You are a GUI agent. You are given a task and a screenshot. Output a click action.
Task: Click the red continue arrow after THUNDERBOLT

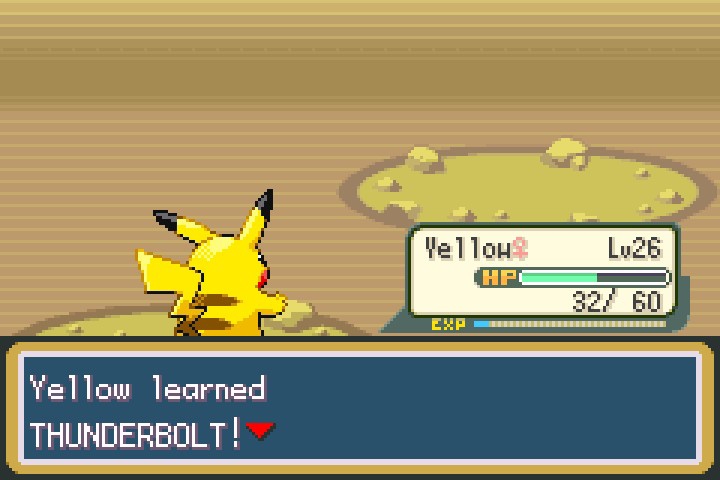261,432
